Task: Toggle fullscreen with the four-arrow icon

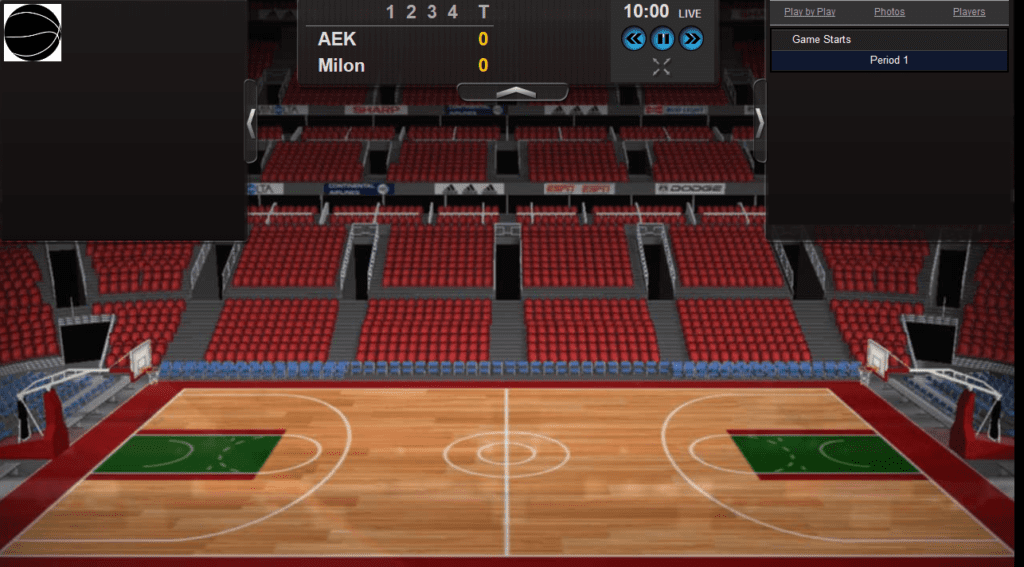Action: pyautogui.click(x=662, y=66)
